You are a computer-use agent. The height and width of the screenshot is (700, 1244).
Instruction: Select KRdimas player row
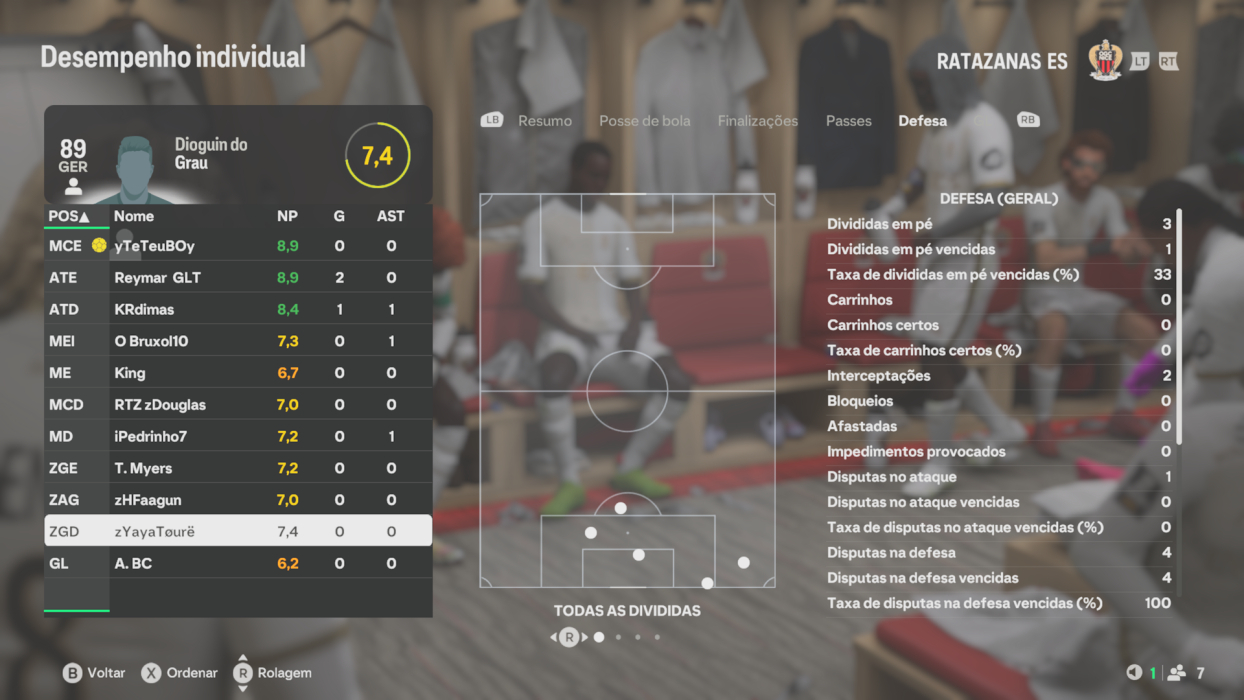(238, 310)
